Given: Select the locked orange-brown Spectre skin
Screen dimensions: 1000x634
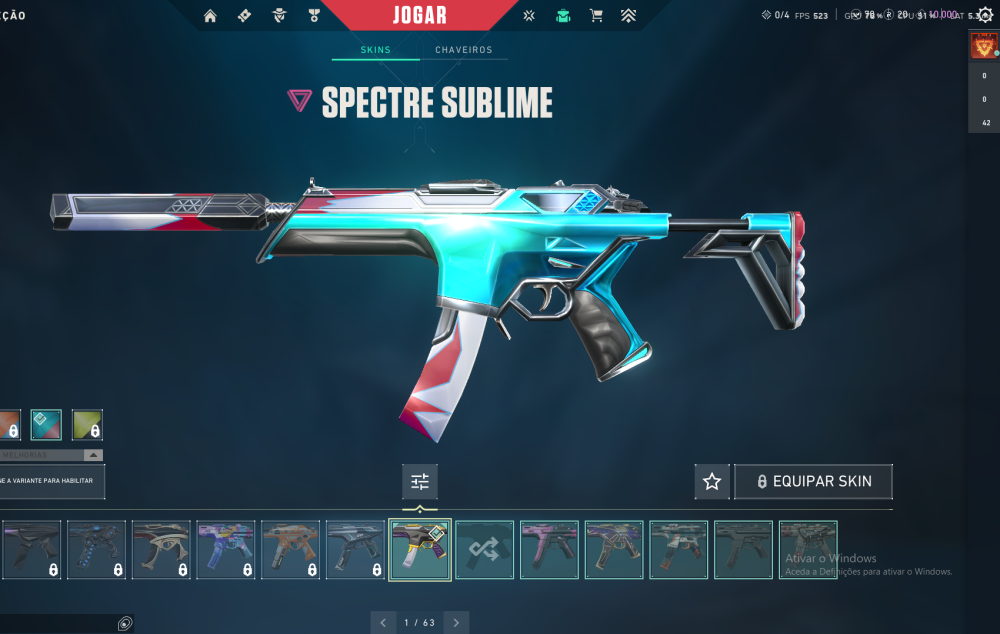Looking at the screenshot, I should [x=290, y=549].
